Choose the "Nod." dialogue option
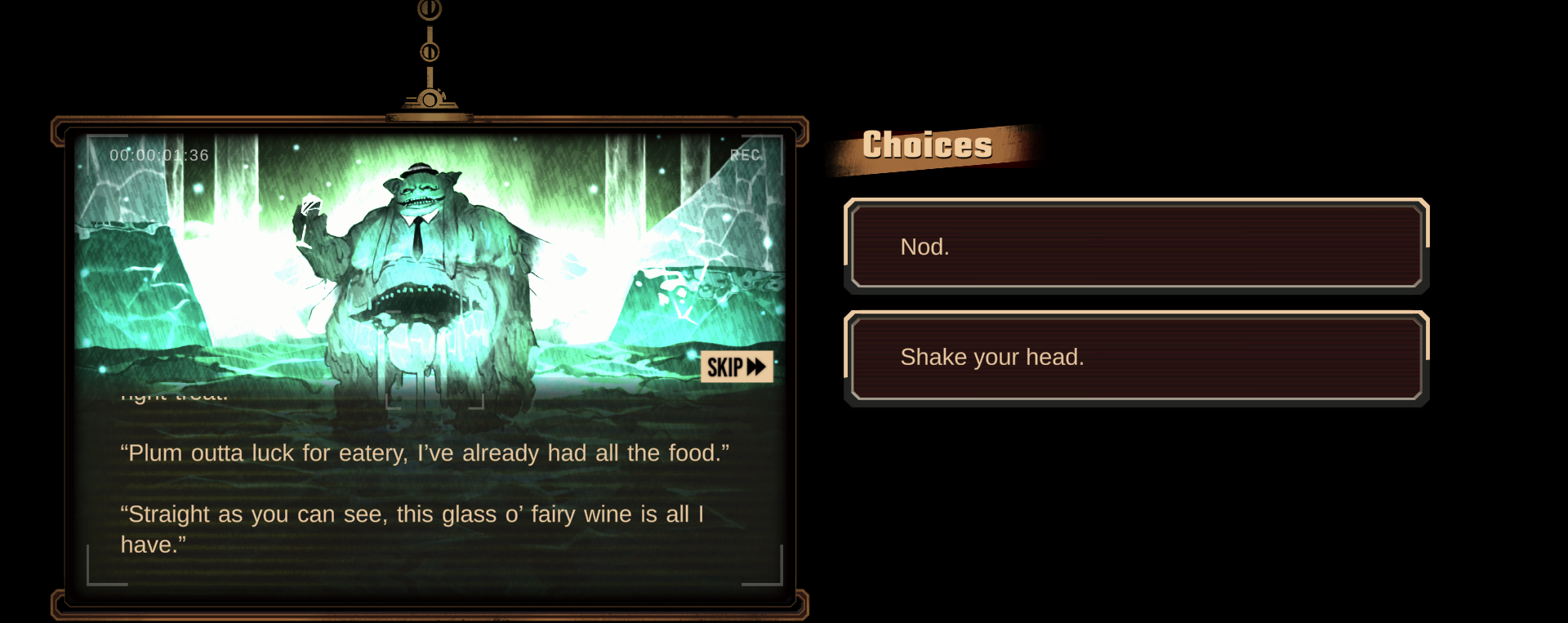This screenshot has width=1568, height=623. tap(1136, 246)
